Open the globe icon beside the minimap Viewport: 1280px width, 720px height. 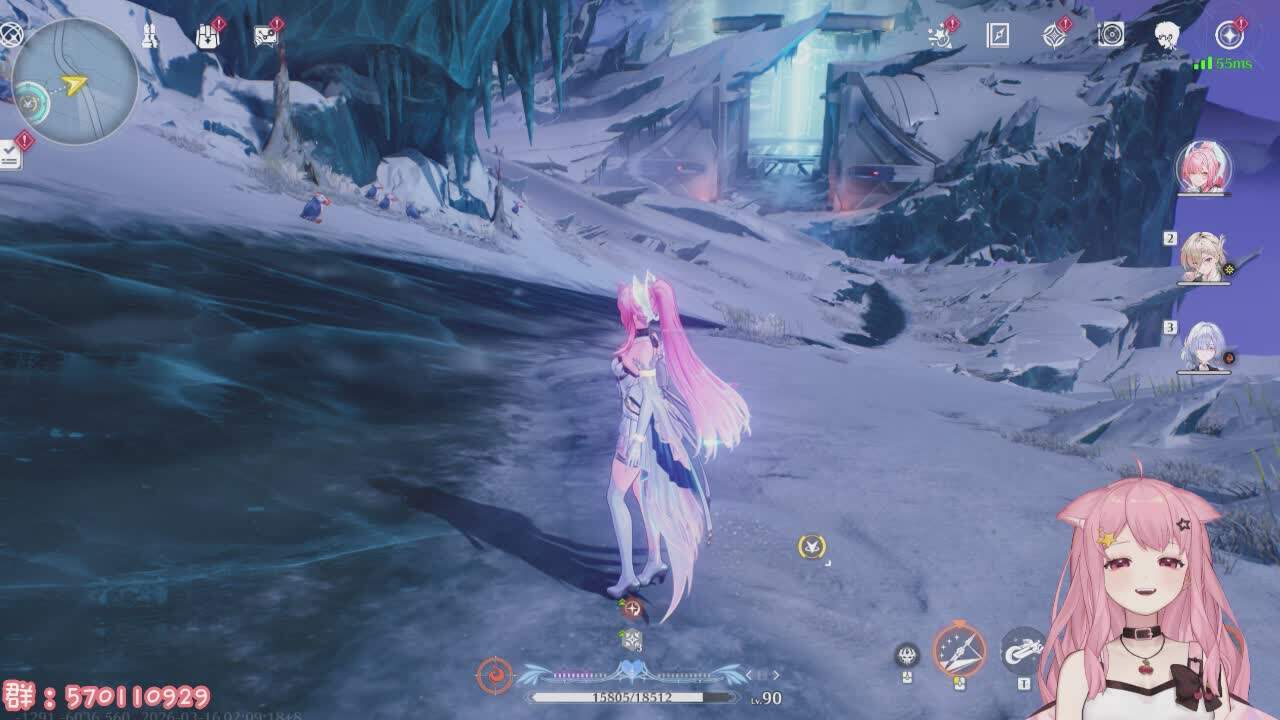click(11, 35)
